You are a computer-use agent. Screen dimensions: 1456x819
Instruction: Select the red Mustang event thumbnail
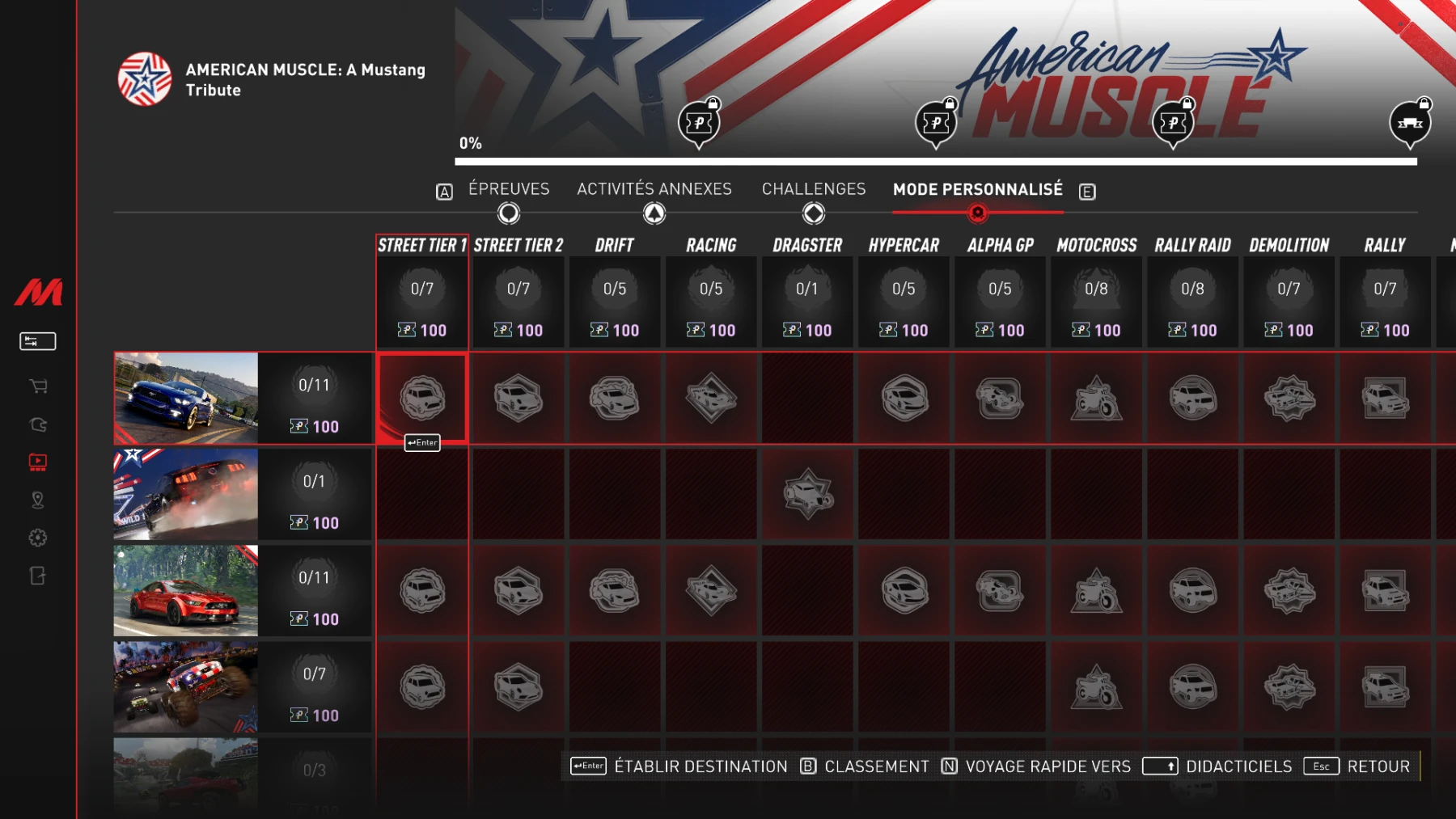coord(186,590)
